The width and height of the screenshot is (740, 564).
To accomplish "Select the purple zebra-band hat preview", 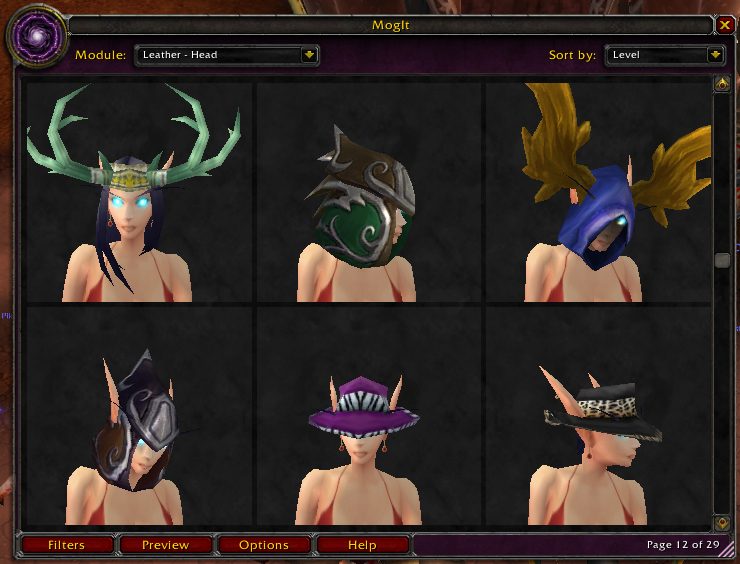I will [x=370, y=417].
